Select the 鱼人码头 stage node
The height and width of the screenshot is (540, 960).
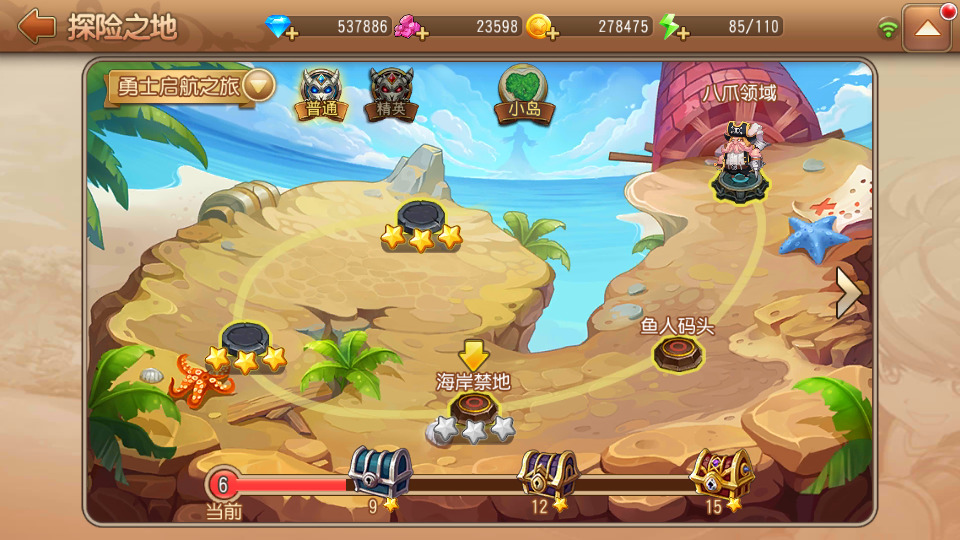click(678, 352)
